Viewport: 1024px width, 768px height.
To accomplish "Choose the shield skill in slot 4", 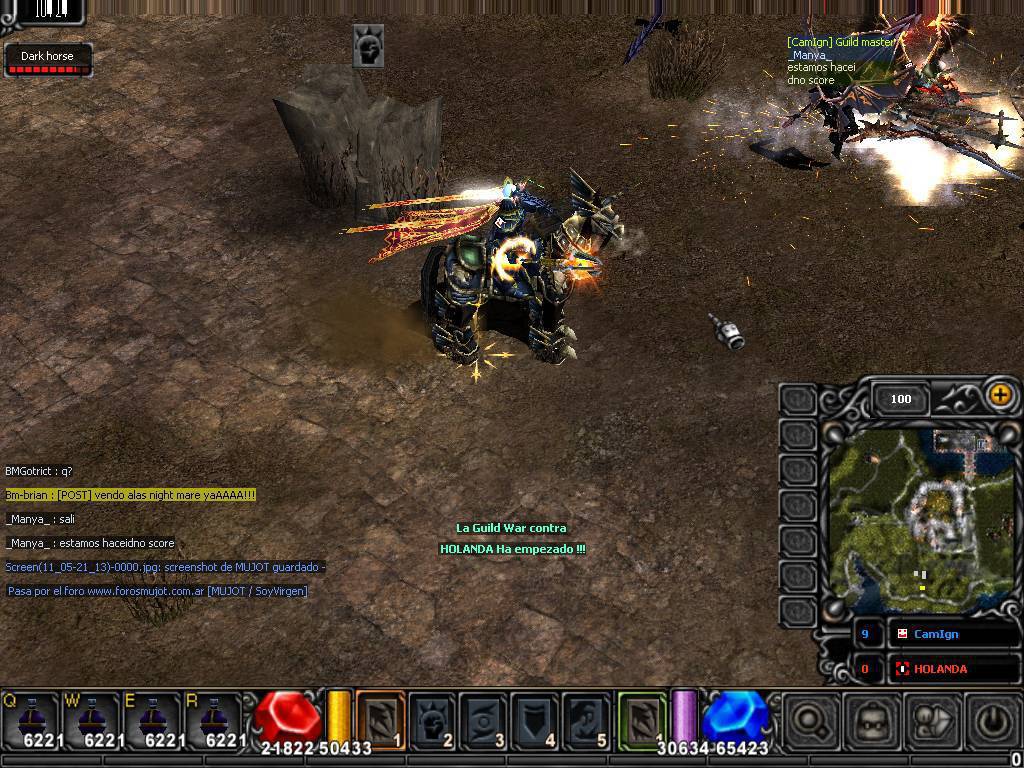I will [535, 719].
